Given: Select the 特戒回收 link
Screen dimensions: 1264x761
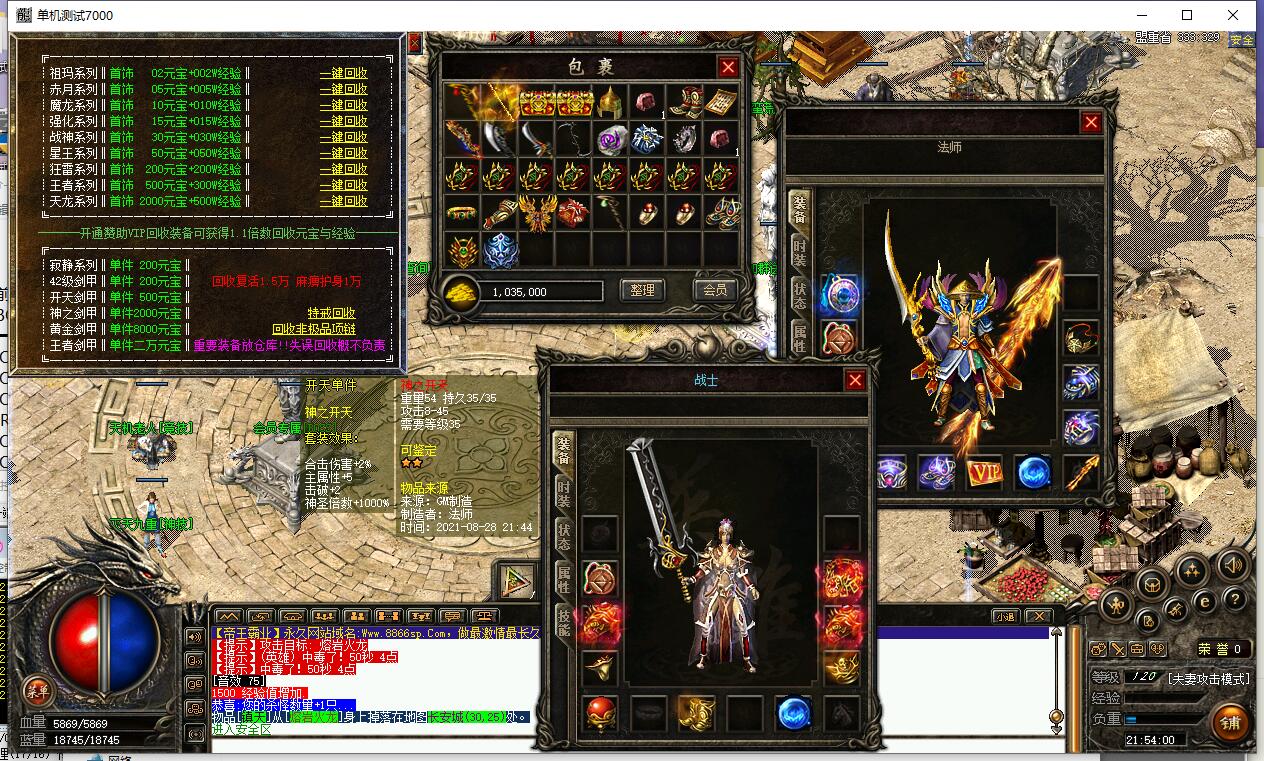Looking at the screenshot, I should click(331, 313).
